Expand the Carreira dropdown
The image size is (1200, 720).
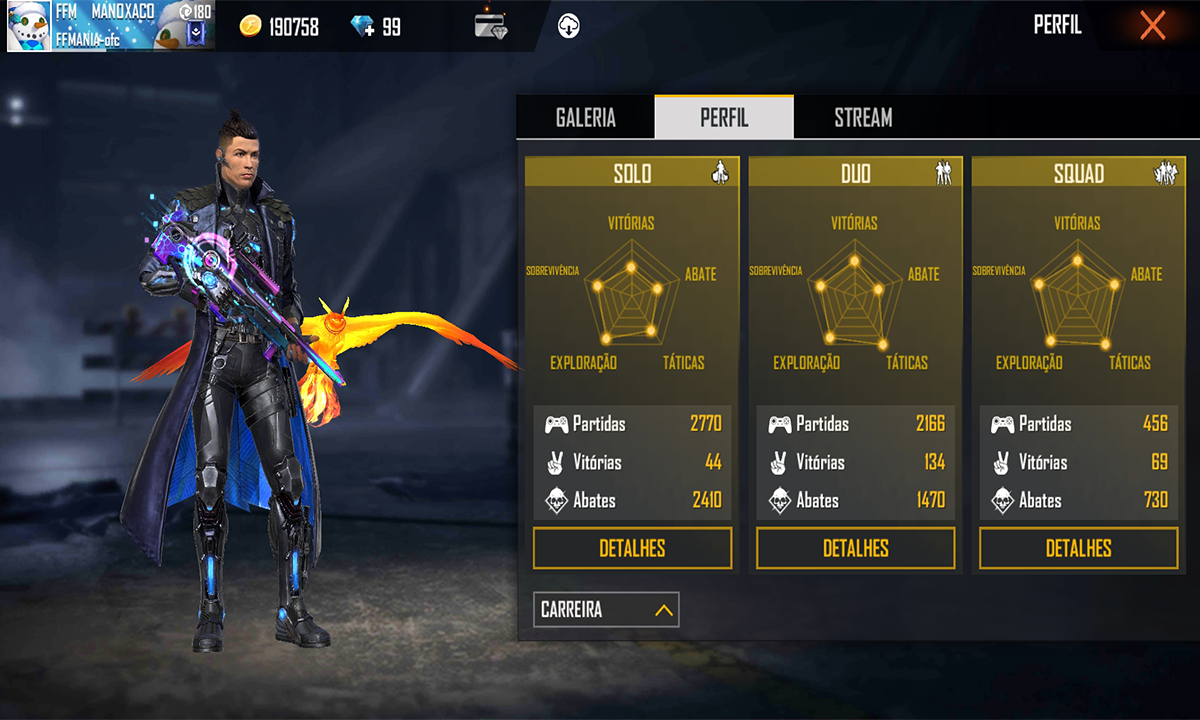[x=606, y=609]
